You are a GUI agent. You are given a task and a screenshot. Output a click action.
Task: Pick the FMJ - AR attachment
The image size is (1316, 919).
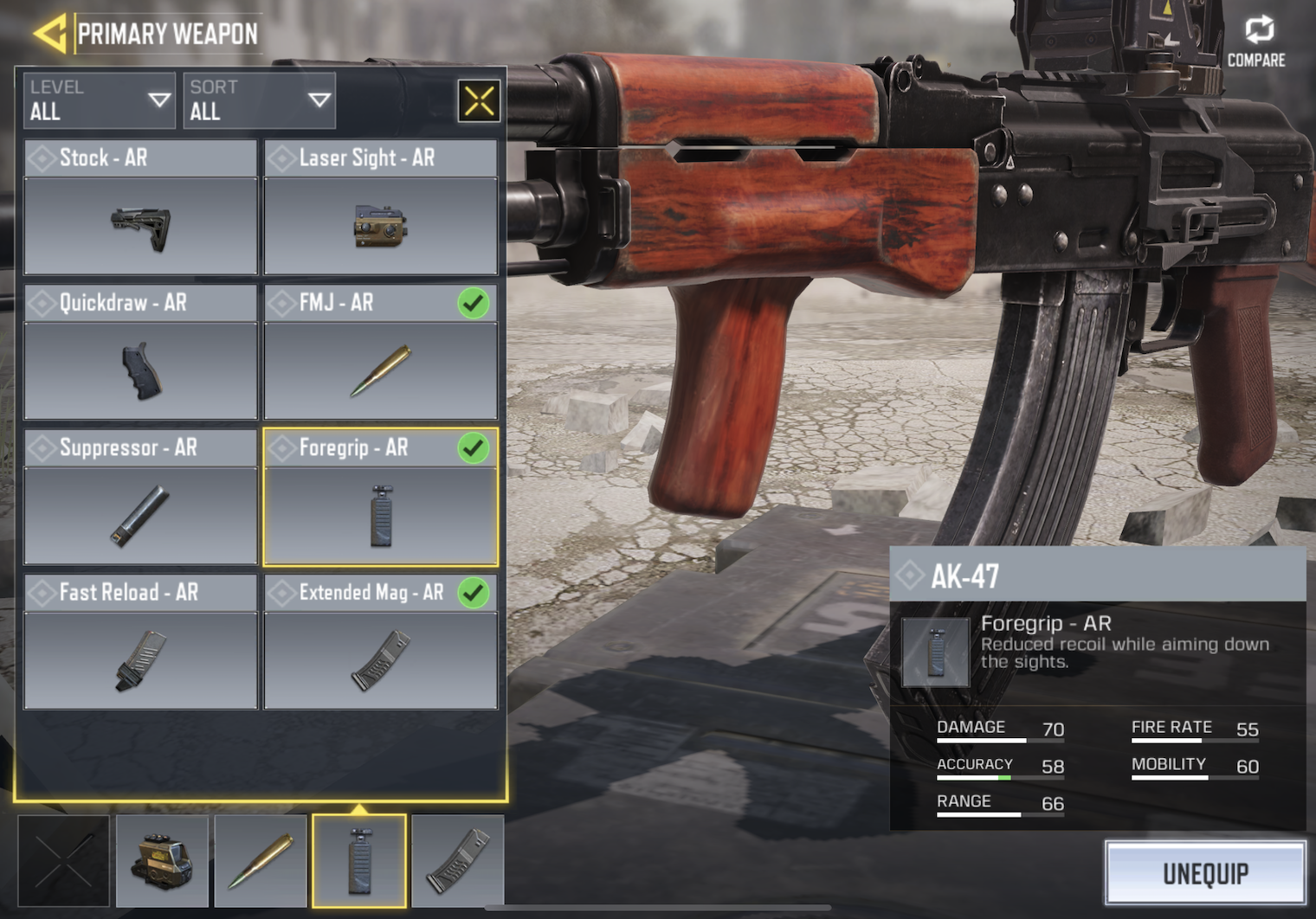(380, 352)
